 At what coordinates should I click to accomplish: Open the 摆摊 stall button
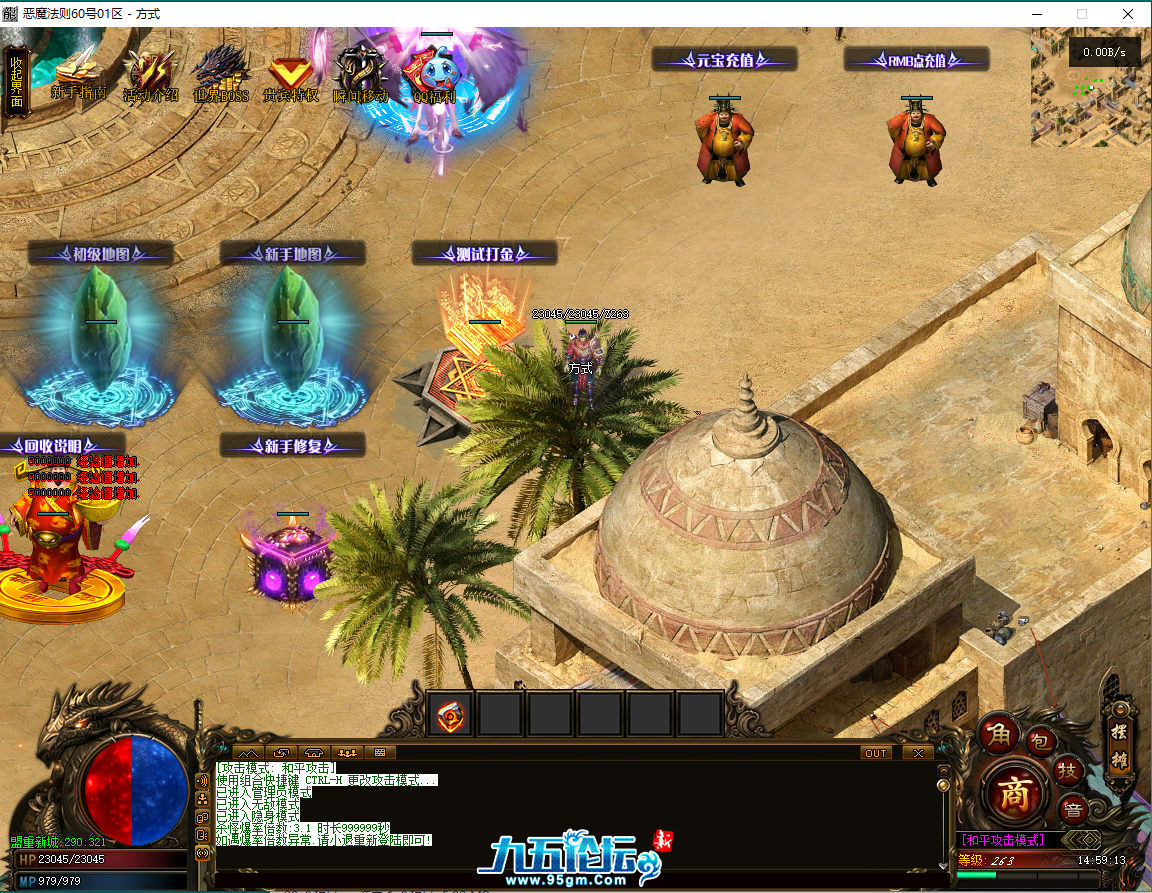1119,745
